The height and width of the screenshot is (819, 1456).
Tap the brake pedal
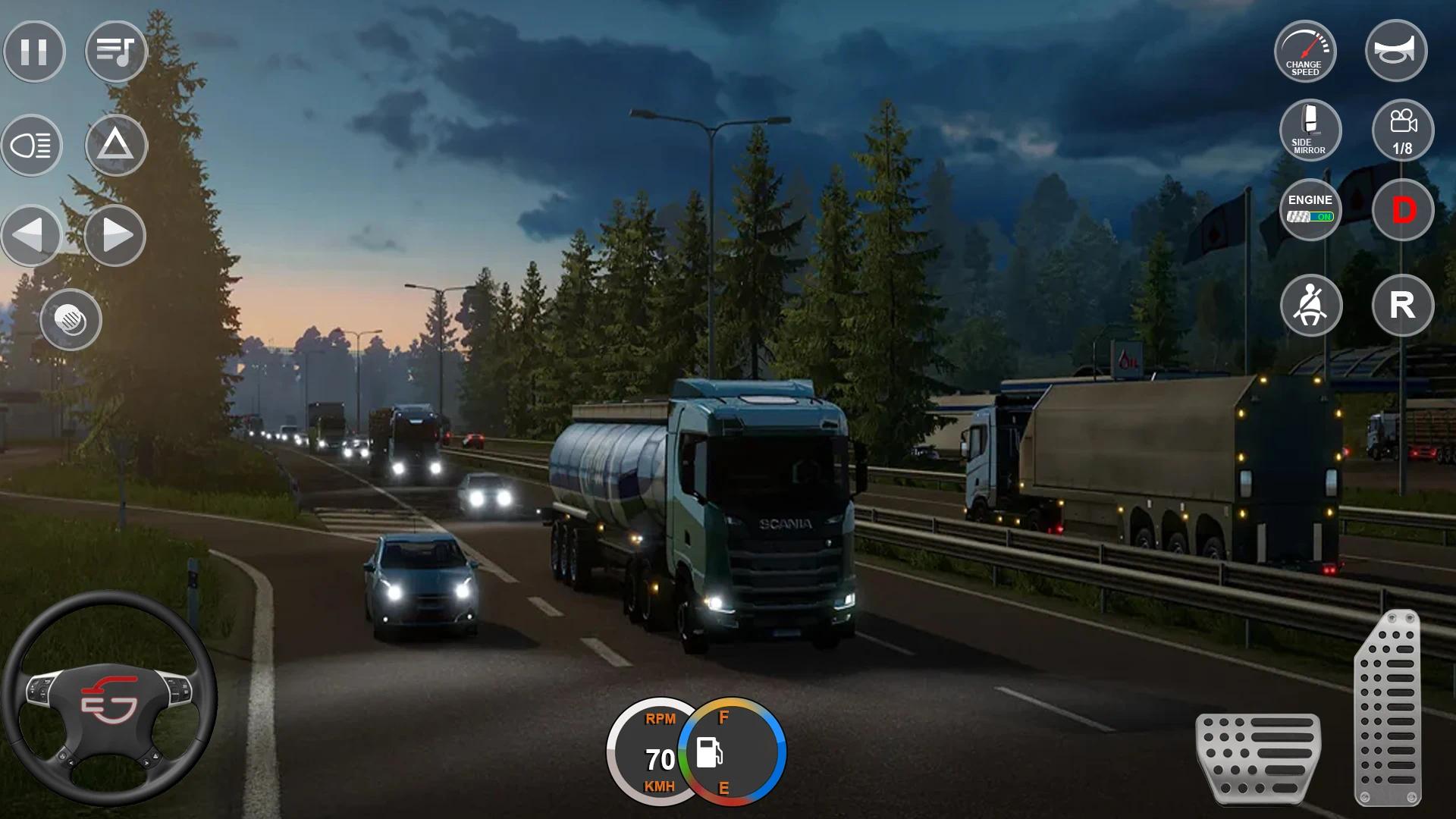click(x=1258, y=757)
